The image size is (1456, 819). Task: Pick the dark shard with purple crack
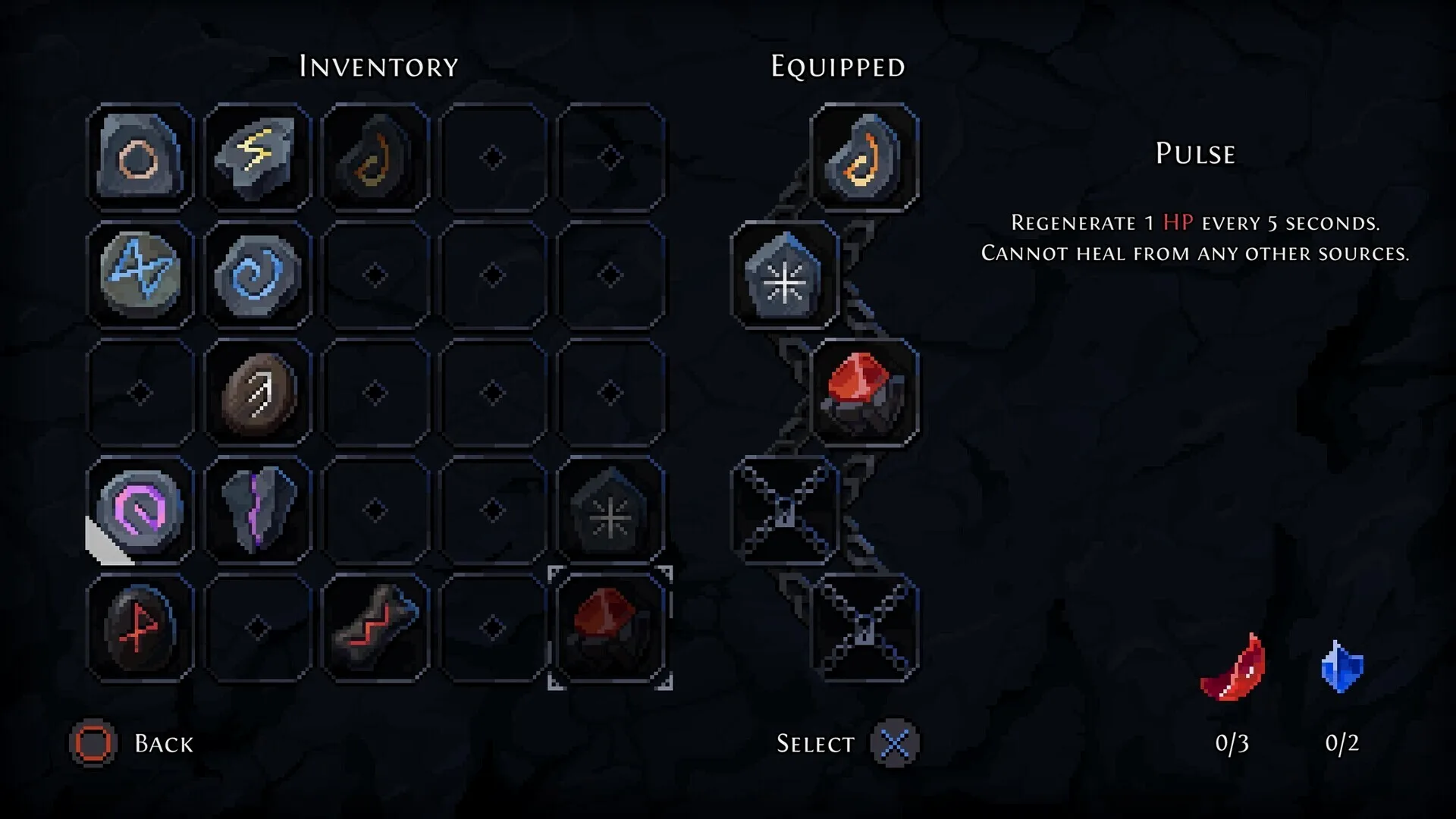258,510
